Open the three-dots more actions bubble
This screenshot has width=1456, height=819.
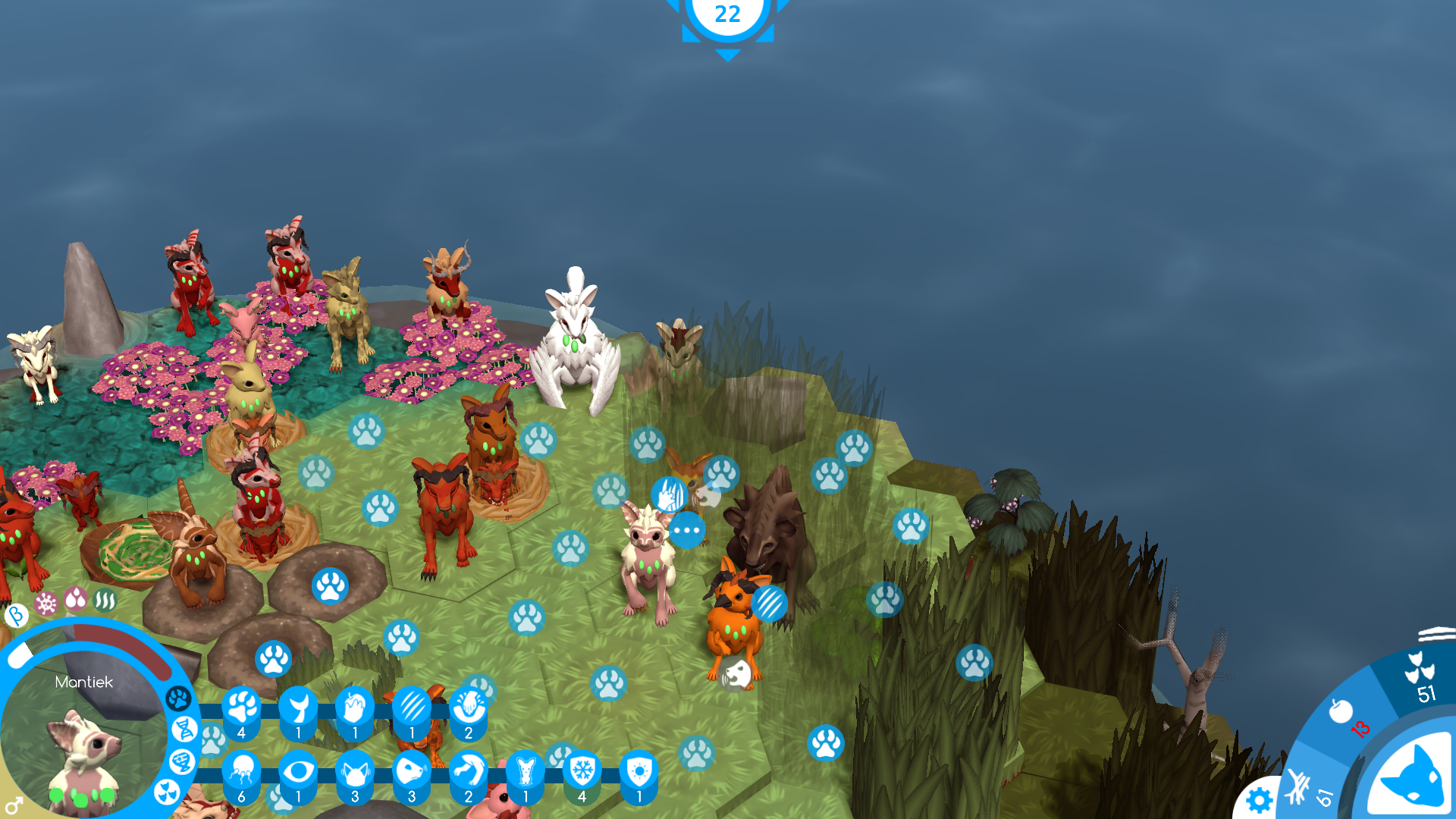pos(688,530)
